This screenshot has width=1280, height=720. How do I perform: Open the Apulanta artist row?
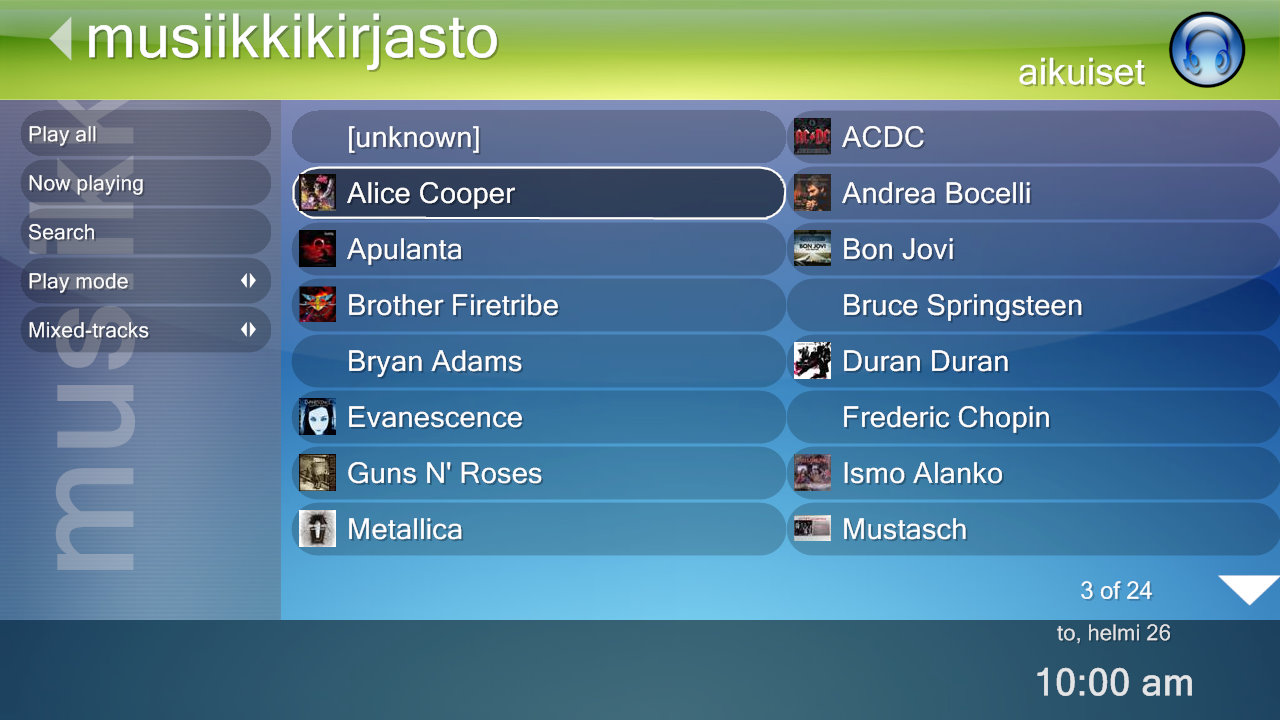point(538,249)
